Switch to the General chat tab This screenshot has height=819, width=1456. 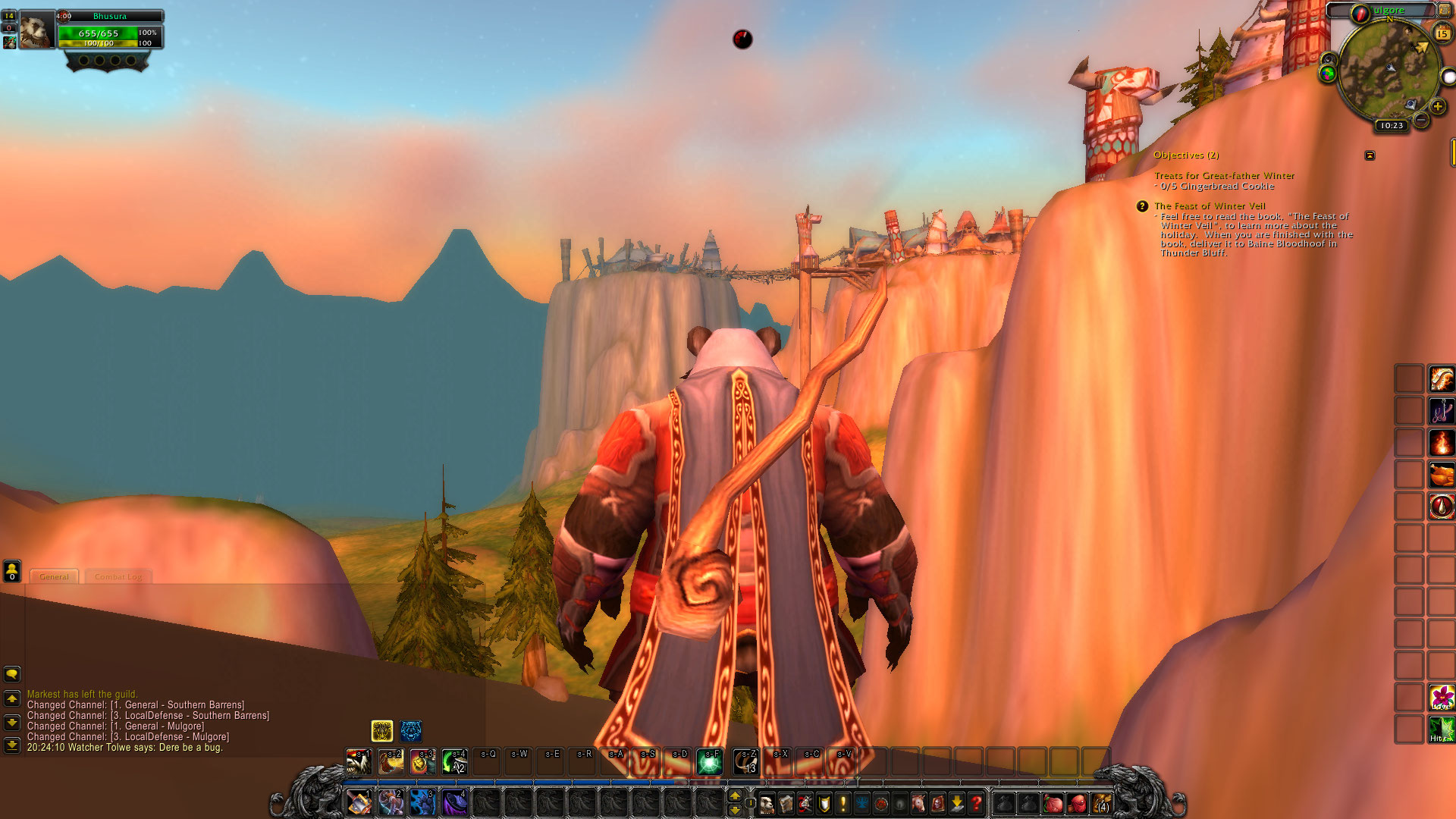coord(54,577)
